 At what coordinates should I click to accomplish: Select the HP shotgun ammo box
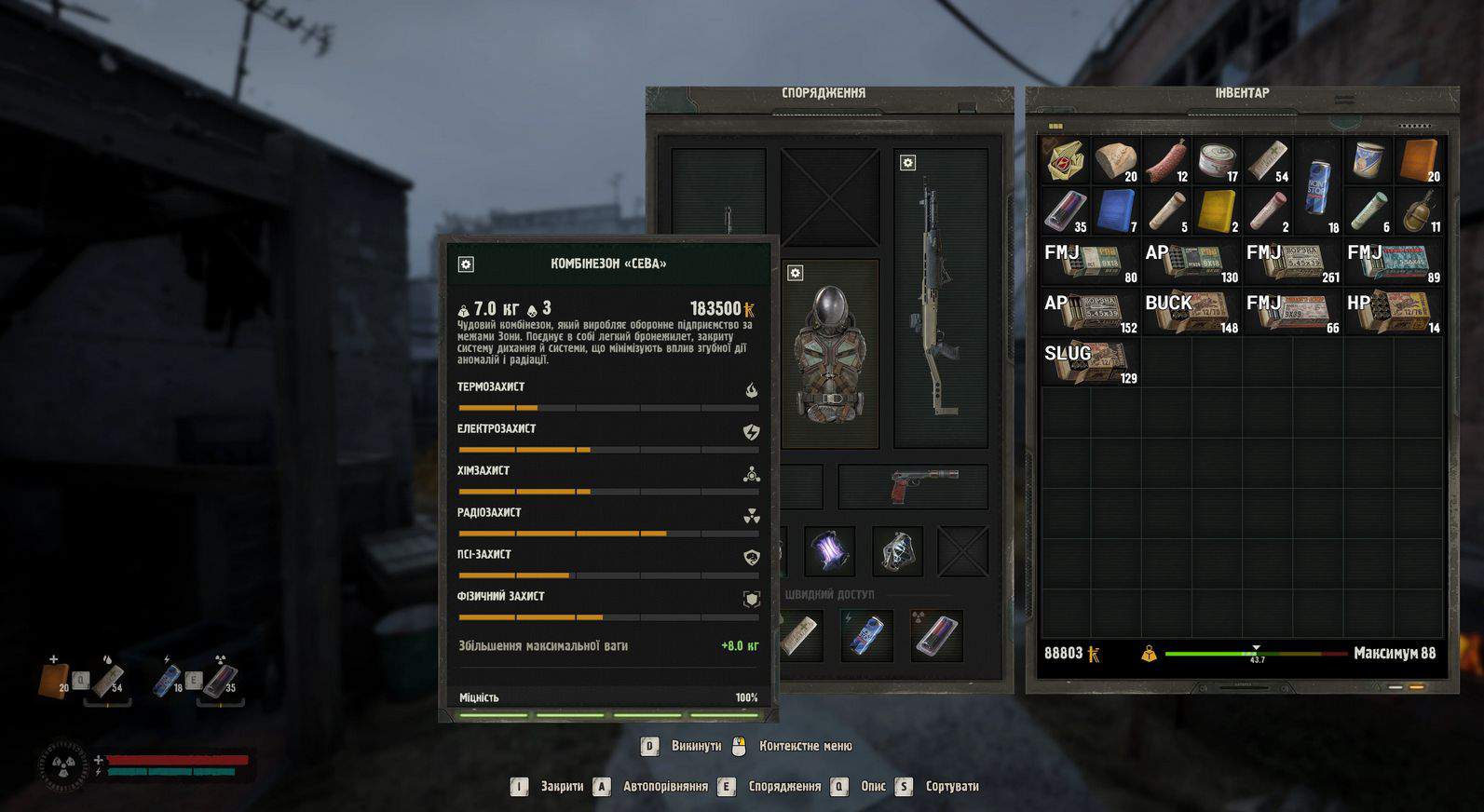click(x=1394, y=312)
